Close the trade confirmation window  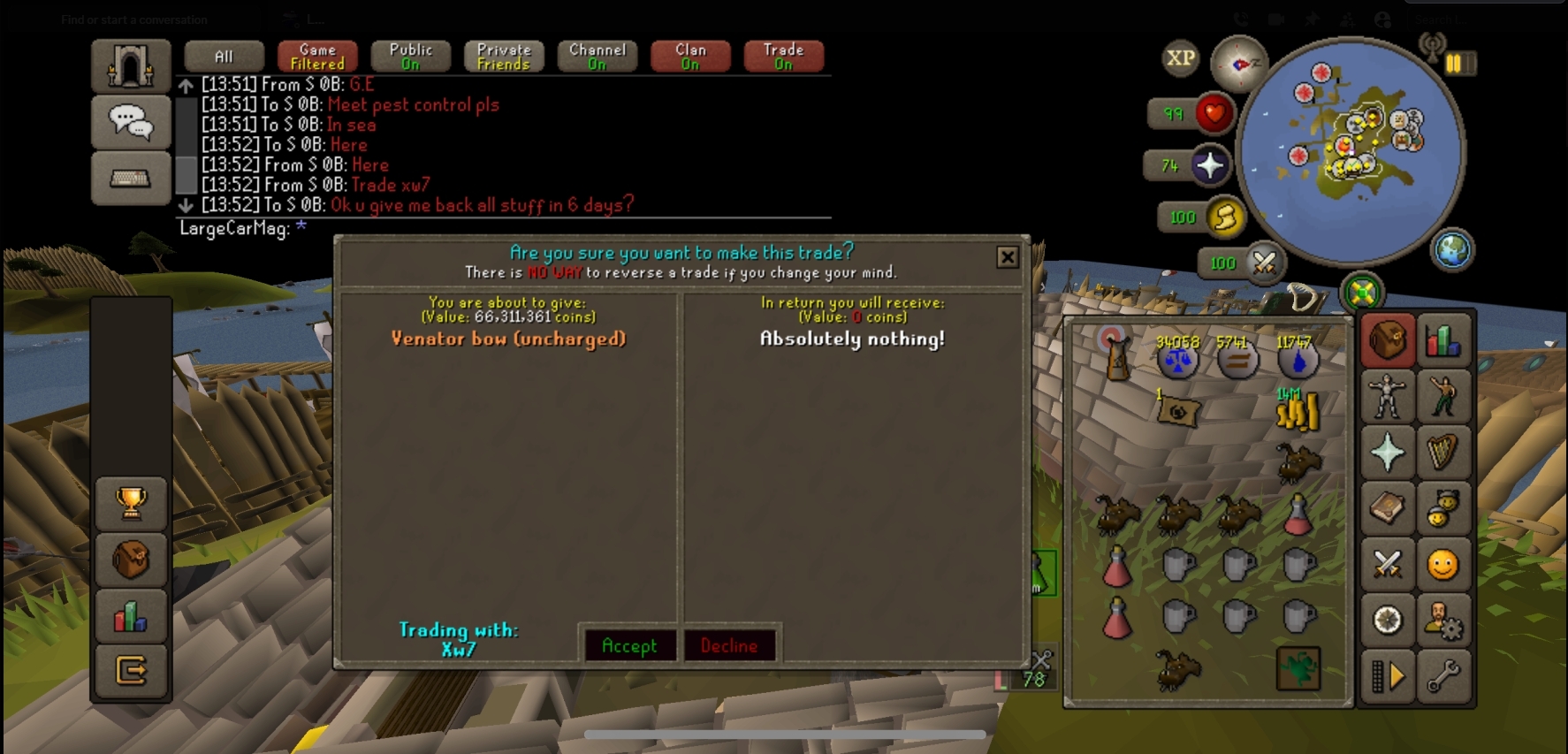(1007, 257)
